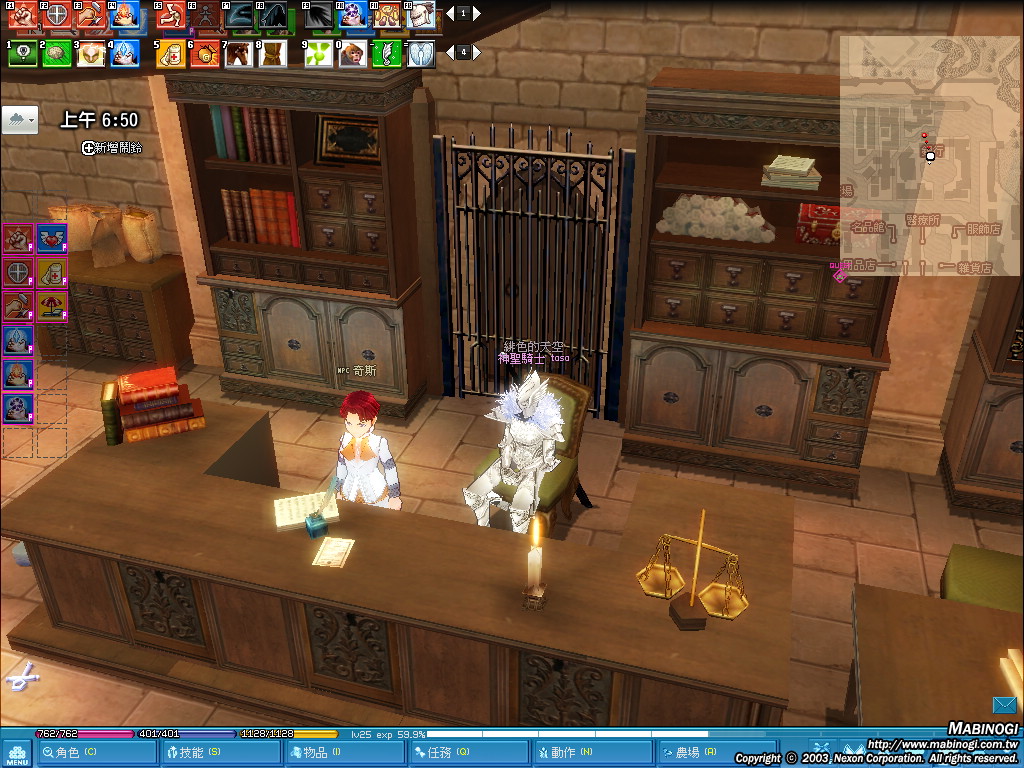Select the monkey pet hotbar slot
Screen dimensions: 1024x768
(351, 53)
